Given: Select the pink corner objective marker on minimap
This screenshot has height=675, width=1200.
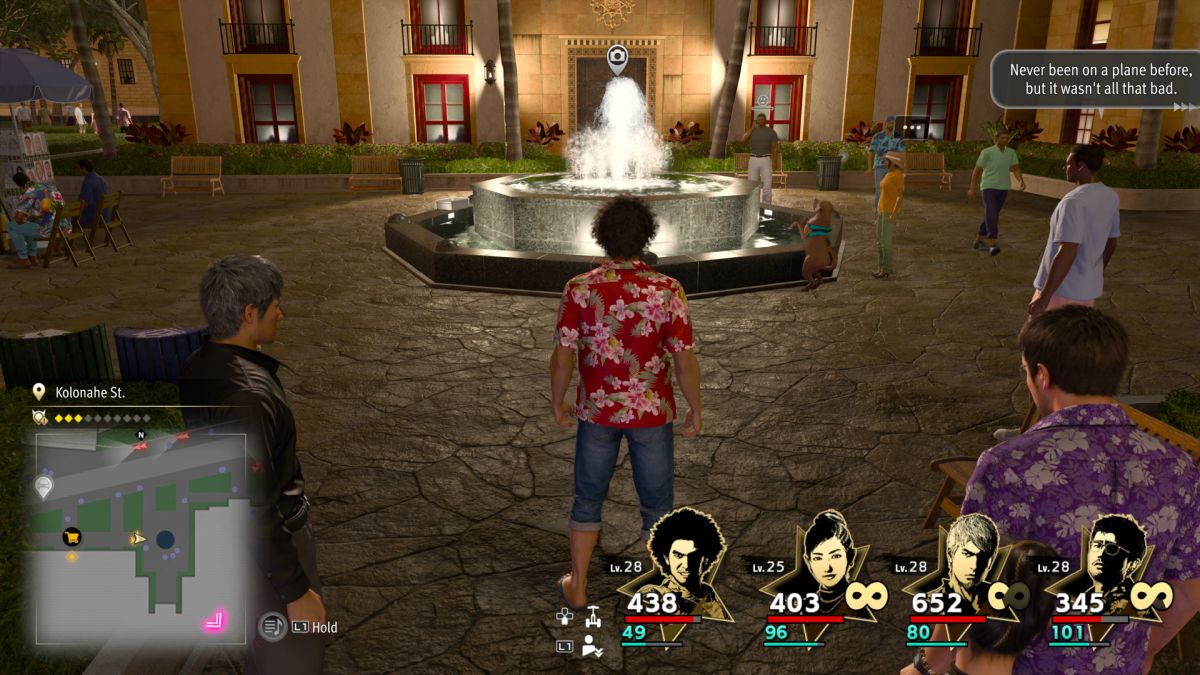Looking at the screenshot, I should (214, 622).
